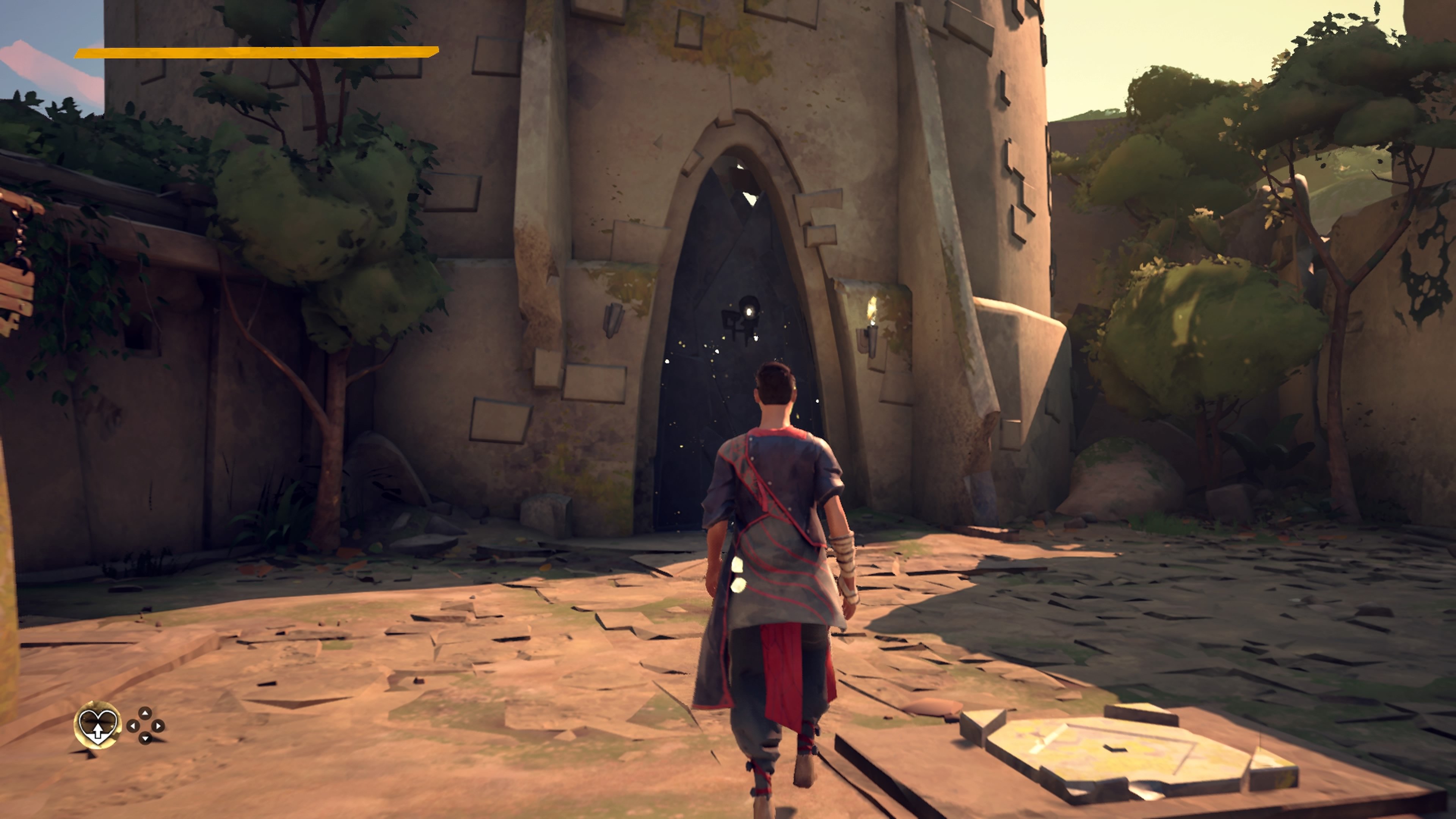The height and width of the screenshot is (819, 1456).
Task: Select the D-pad up arrow indicator
Action: (x=145, y=714)
